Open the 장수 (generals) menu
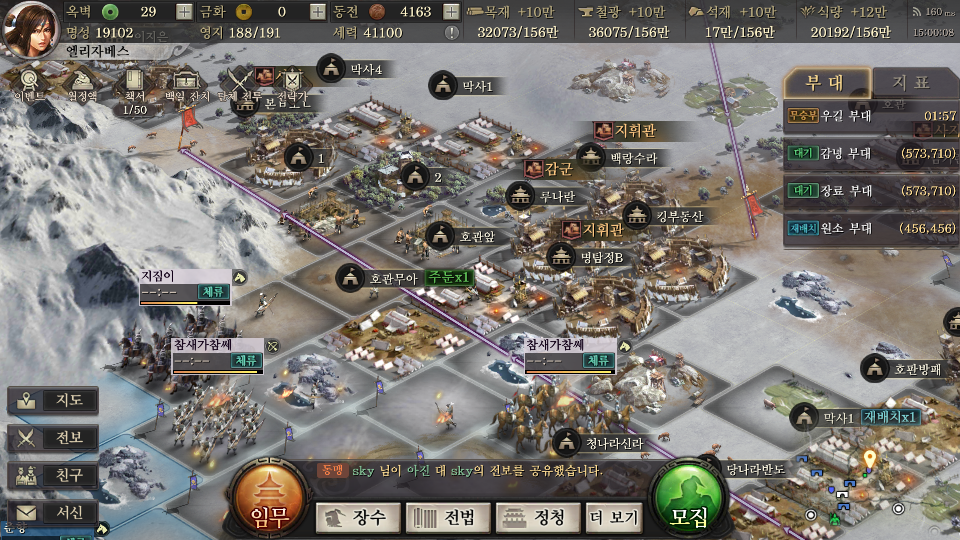Image resolution: width=960 pixels, height=540 pixels. [358, 517]
